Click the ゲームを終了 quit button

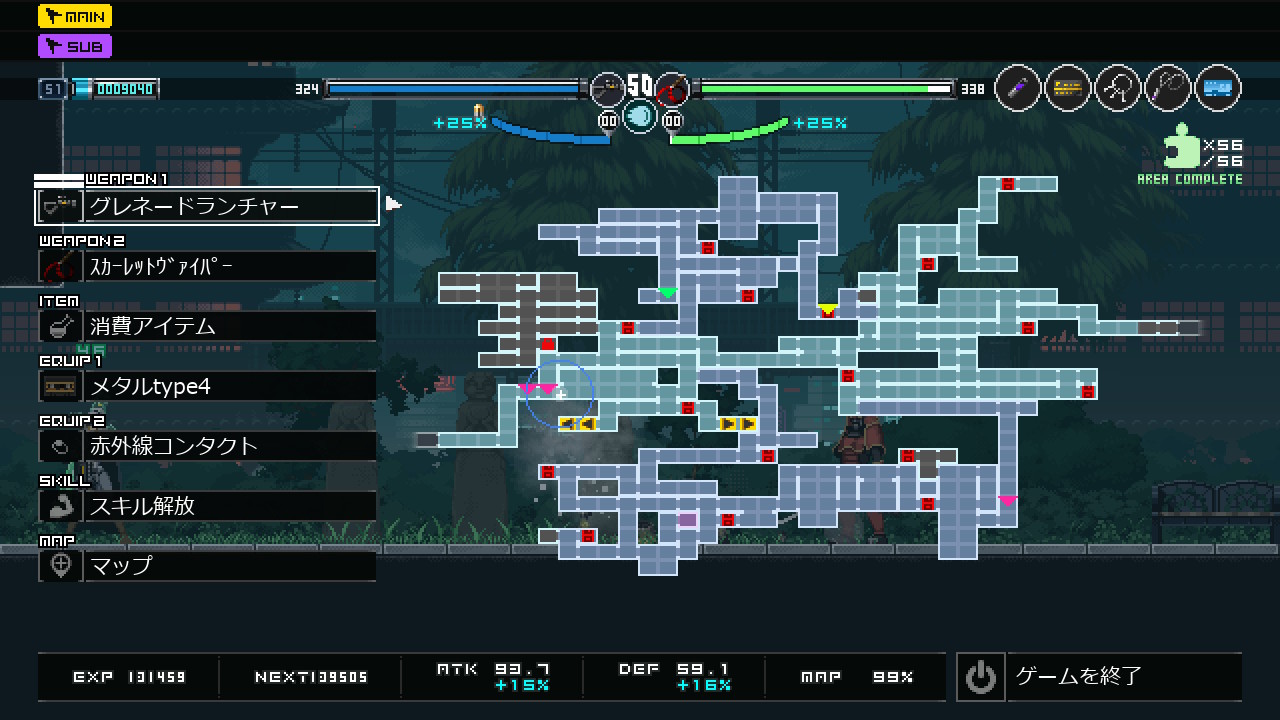1099,677
